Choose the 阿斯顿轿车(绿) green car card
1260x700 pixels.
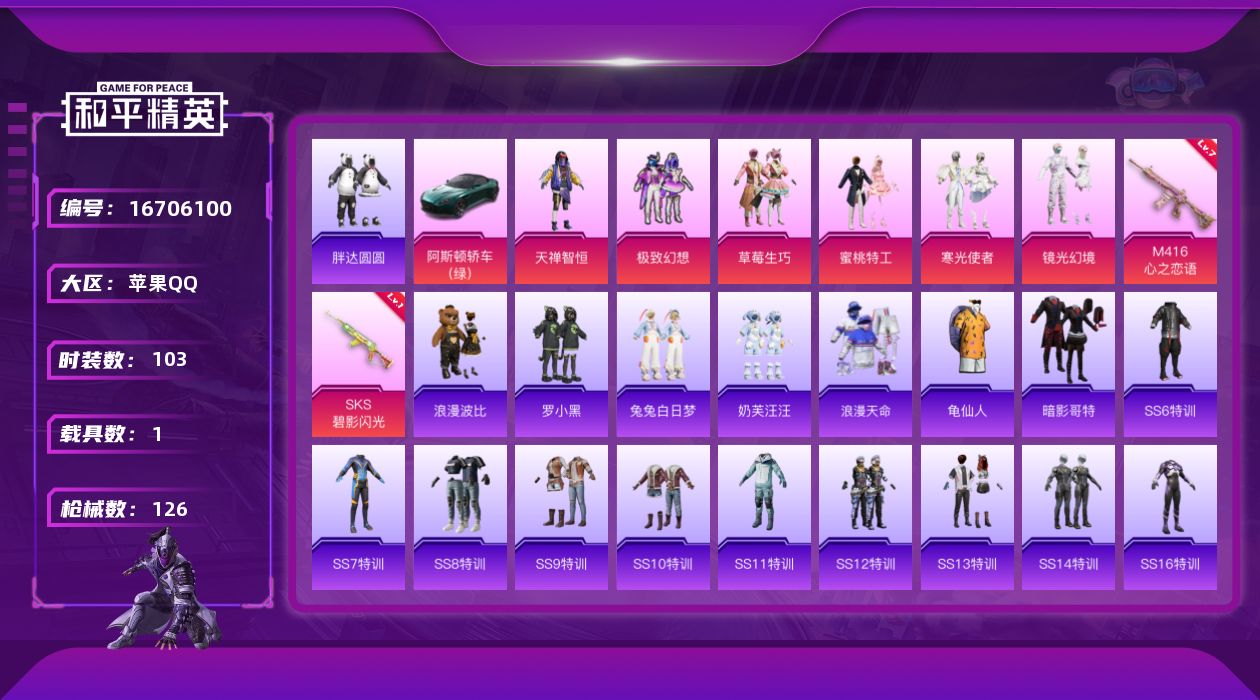(x=460, y=211)
